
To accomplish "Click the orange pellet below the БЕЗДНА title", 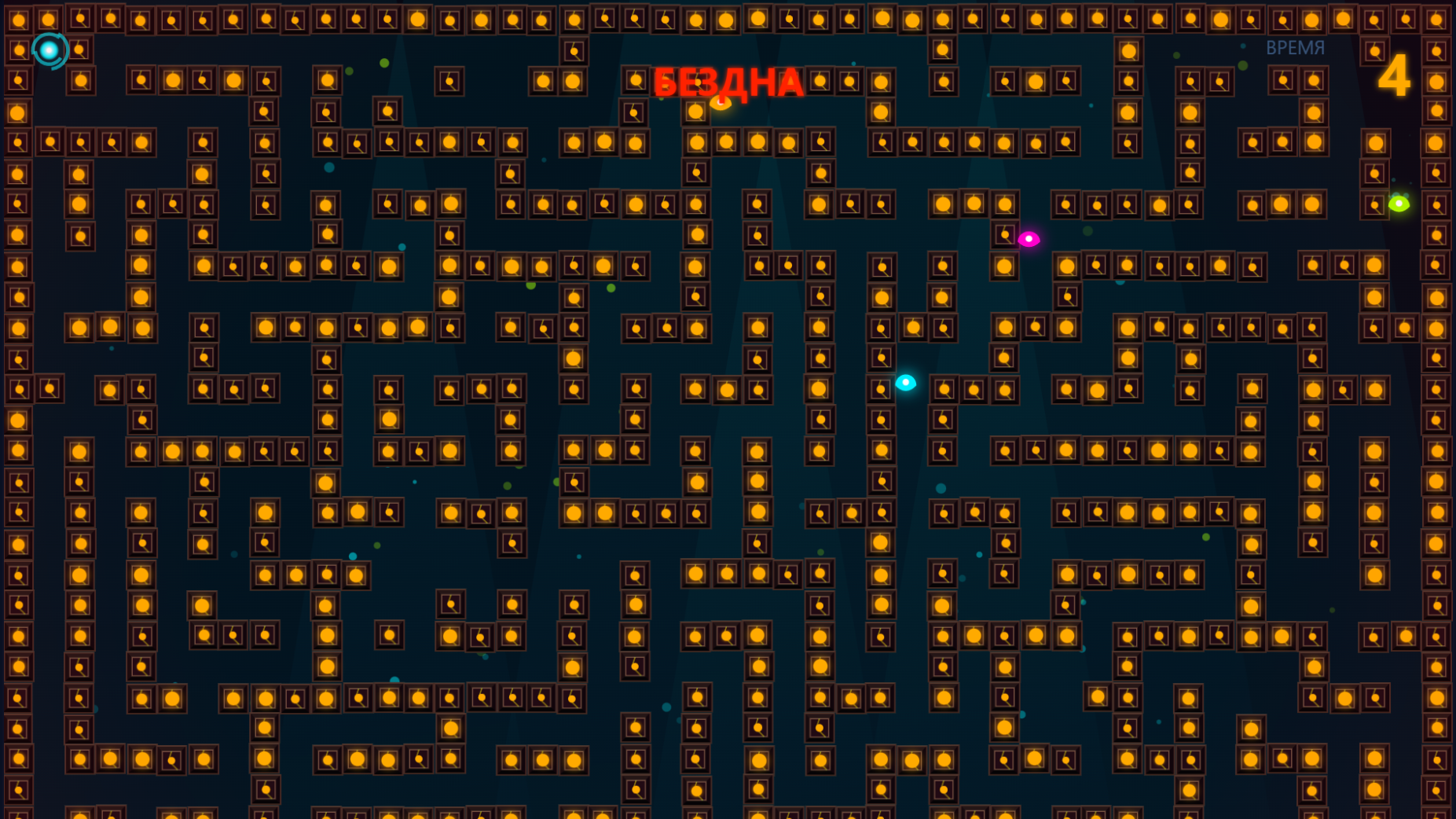I will pos(720,103).
